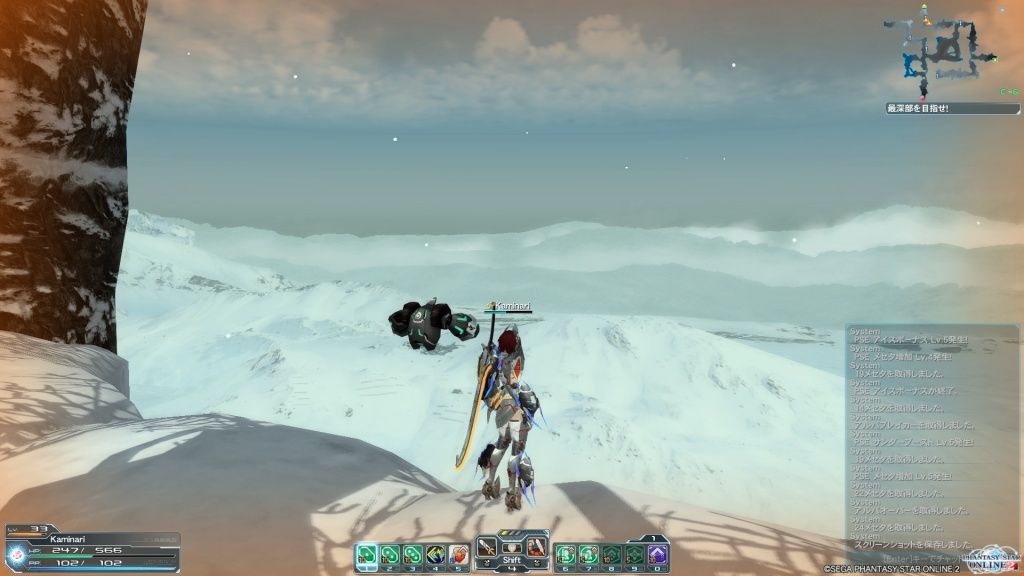Use the three-pill Trimate in slot 3
The image size is (1024, 576).
[x=413, y=554]
